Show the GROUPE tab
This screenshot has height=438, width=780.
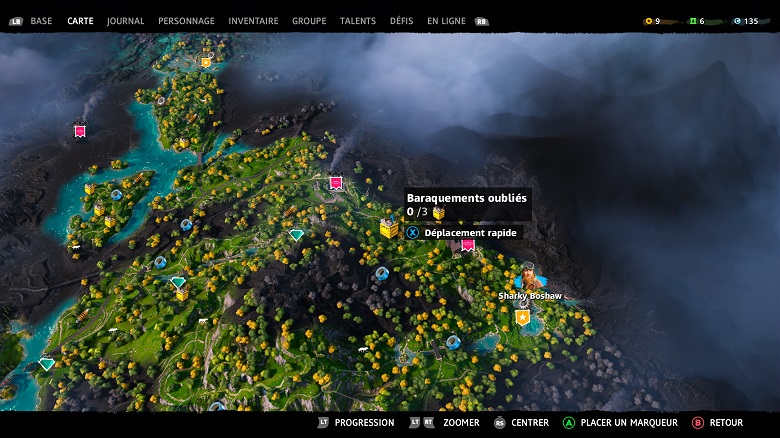pyautogui.click(x=309, y=21)
